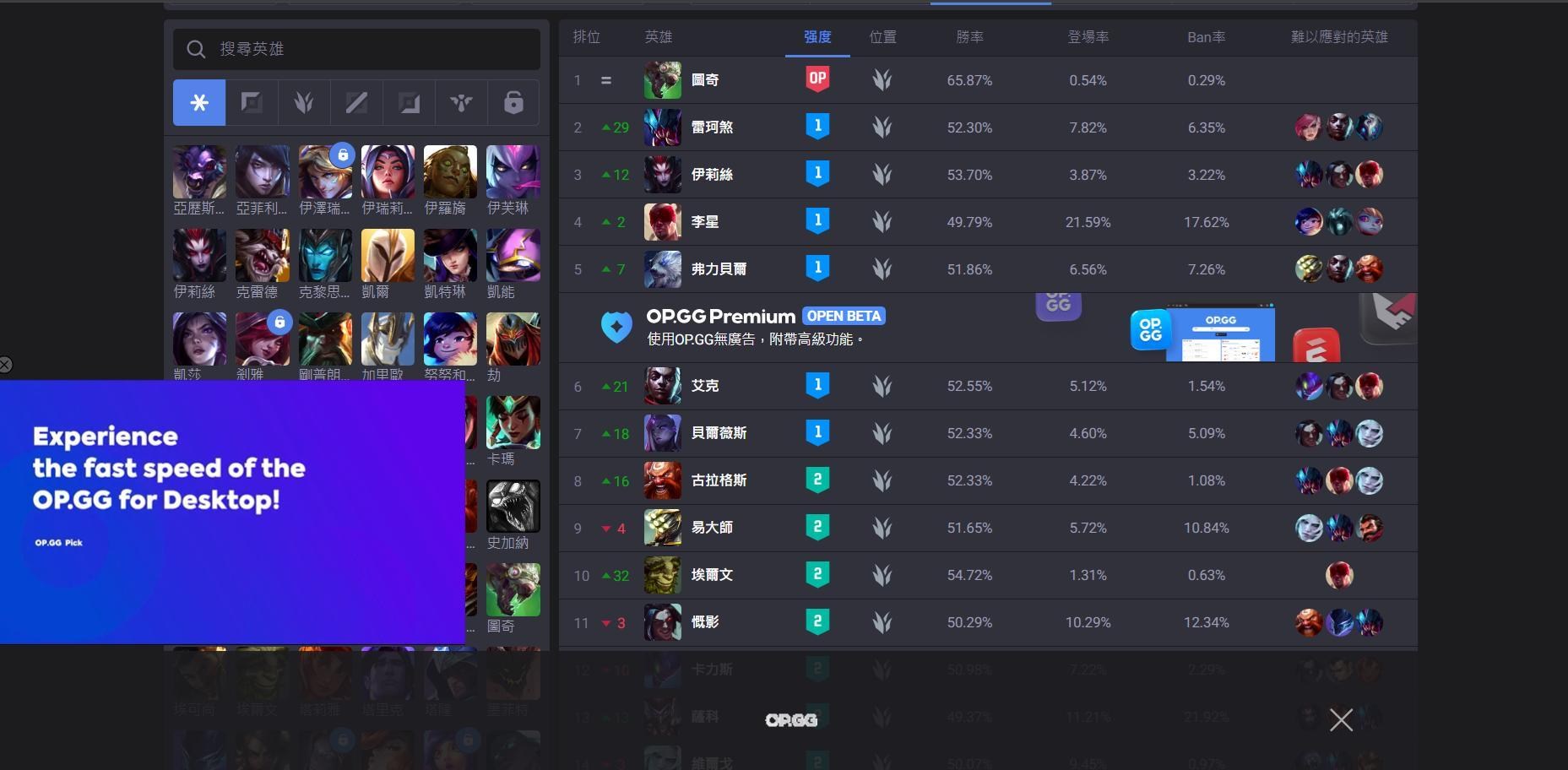Viewport: 1568px width, 770px height.
Task: Click the padlock rotation filter icon
Action: [x=513, y=102]
